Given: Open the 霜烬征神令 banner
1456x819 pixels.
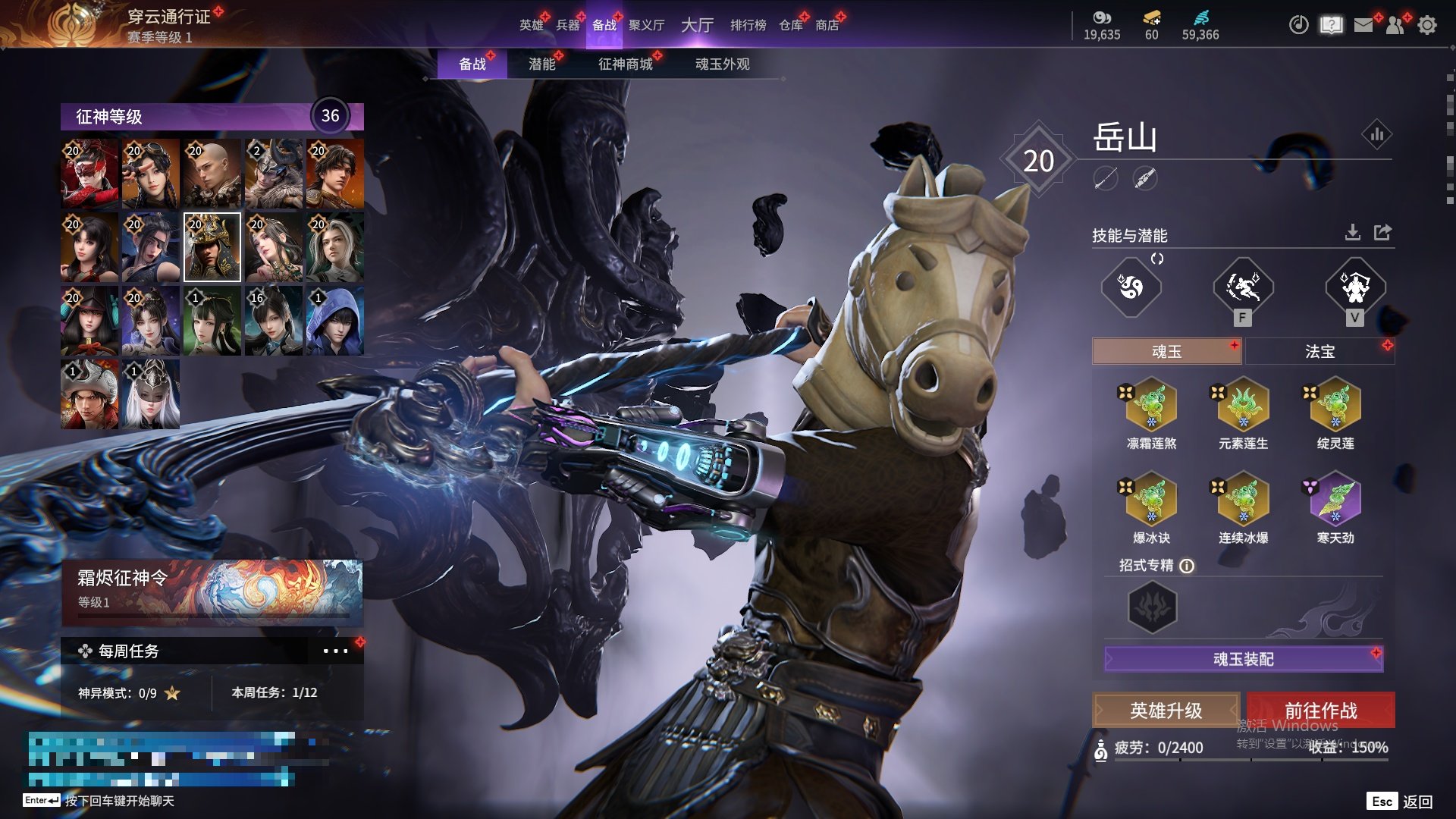Looking at the screenshot, I should click(212, 591).
